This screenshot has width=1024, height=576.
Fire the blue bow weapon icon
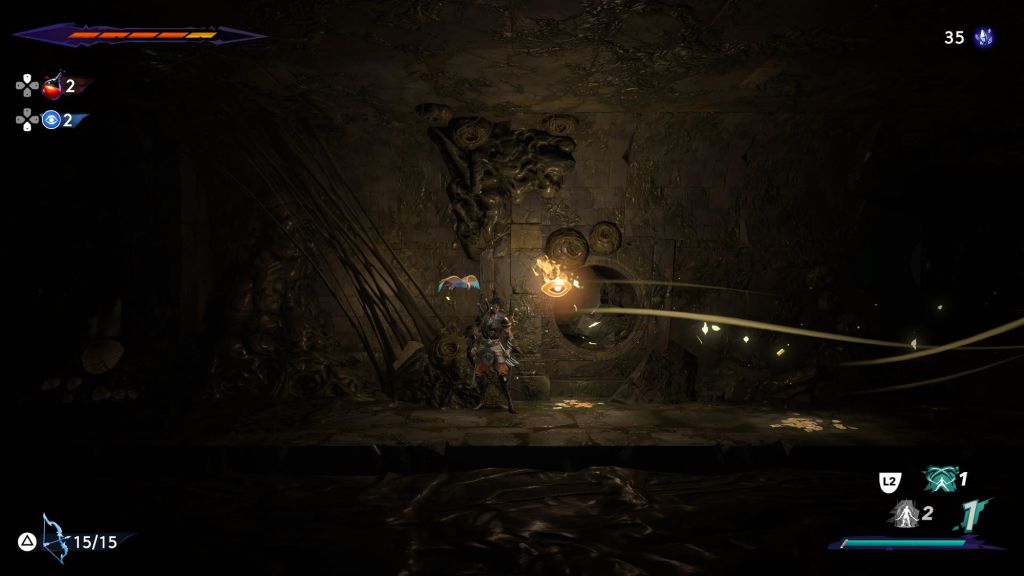(52, 540)
